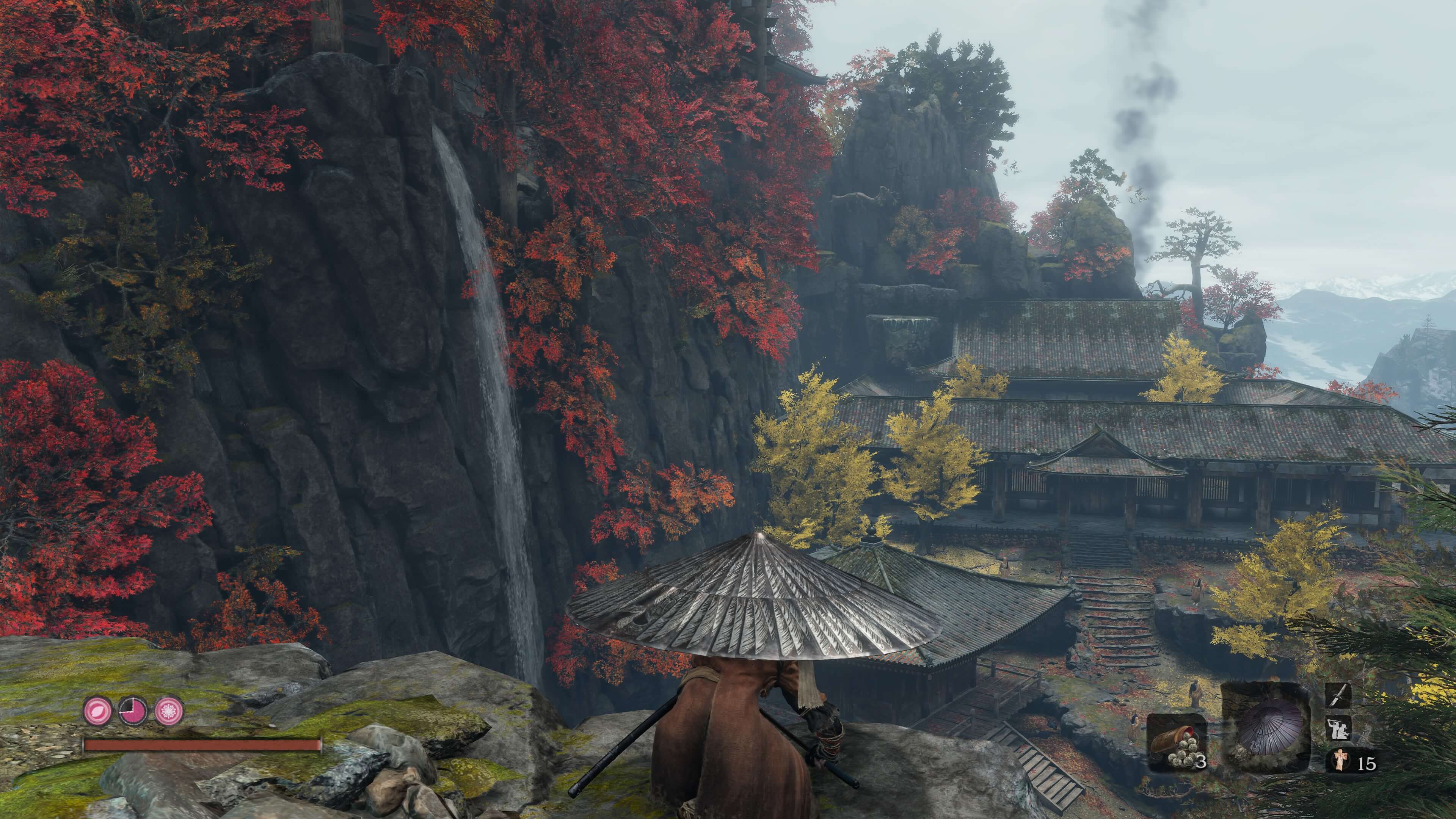Click the player's health bar
This screenshot has width=1456, height=819.
[204, 745]
